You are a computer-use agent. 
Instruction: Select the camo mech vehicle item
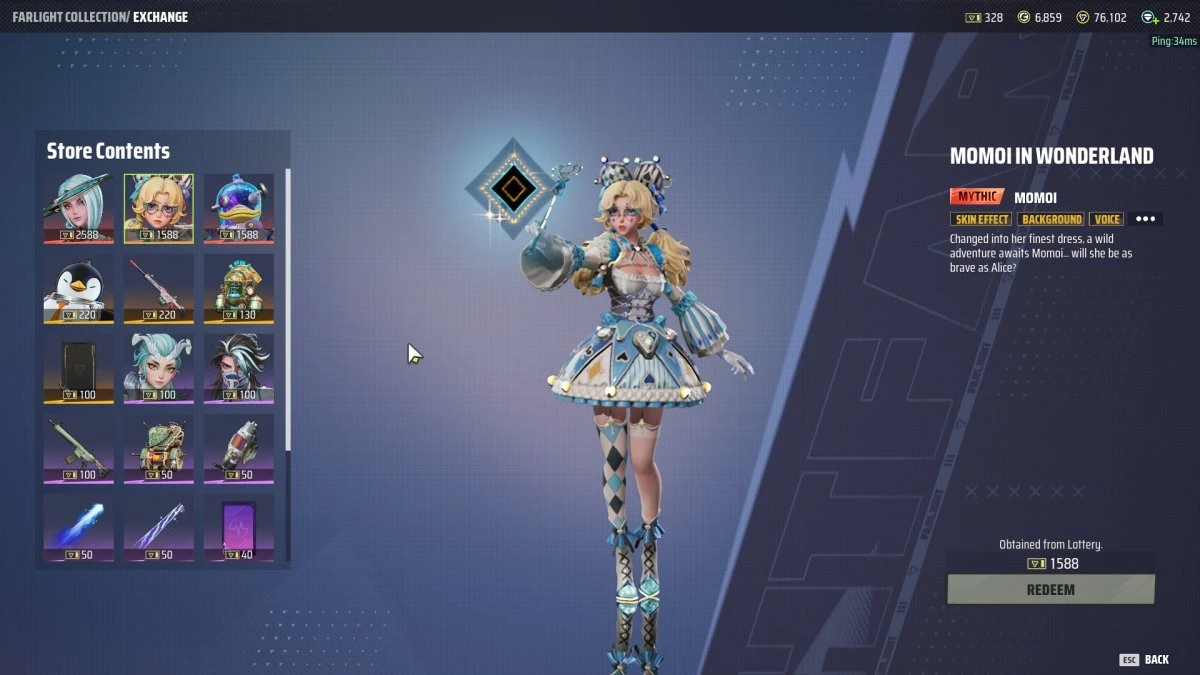[x=159, y=448]
